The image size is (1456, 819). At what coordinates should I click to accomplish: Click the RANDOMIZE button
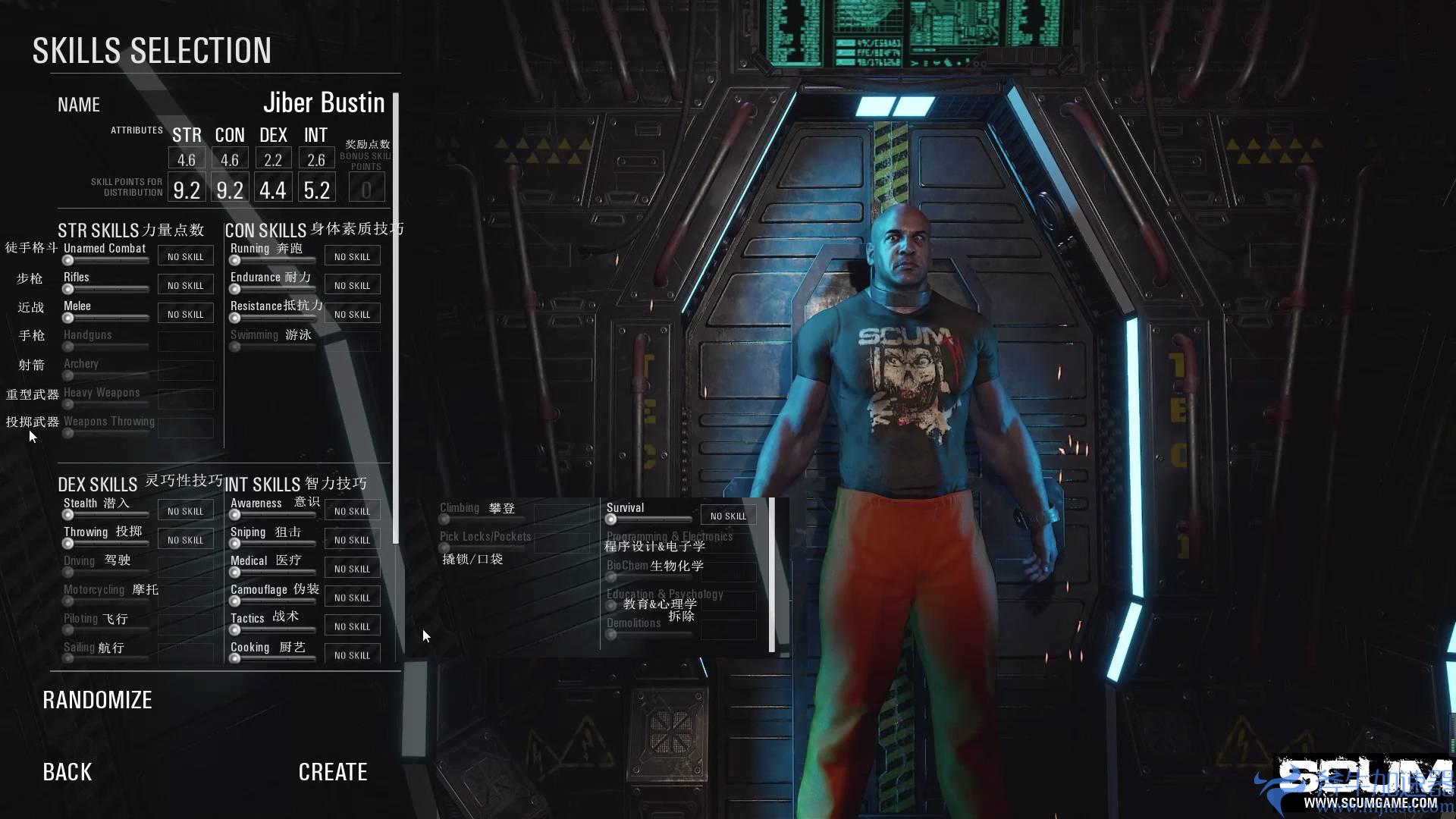coord(97,700)
